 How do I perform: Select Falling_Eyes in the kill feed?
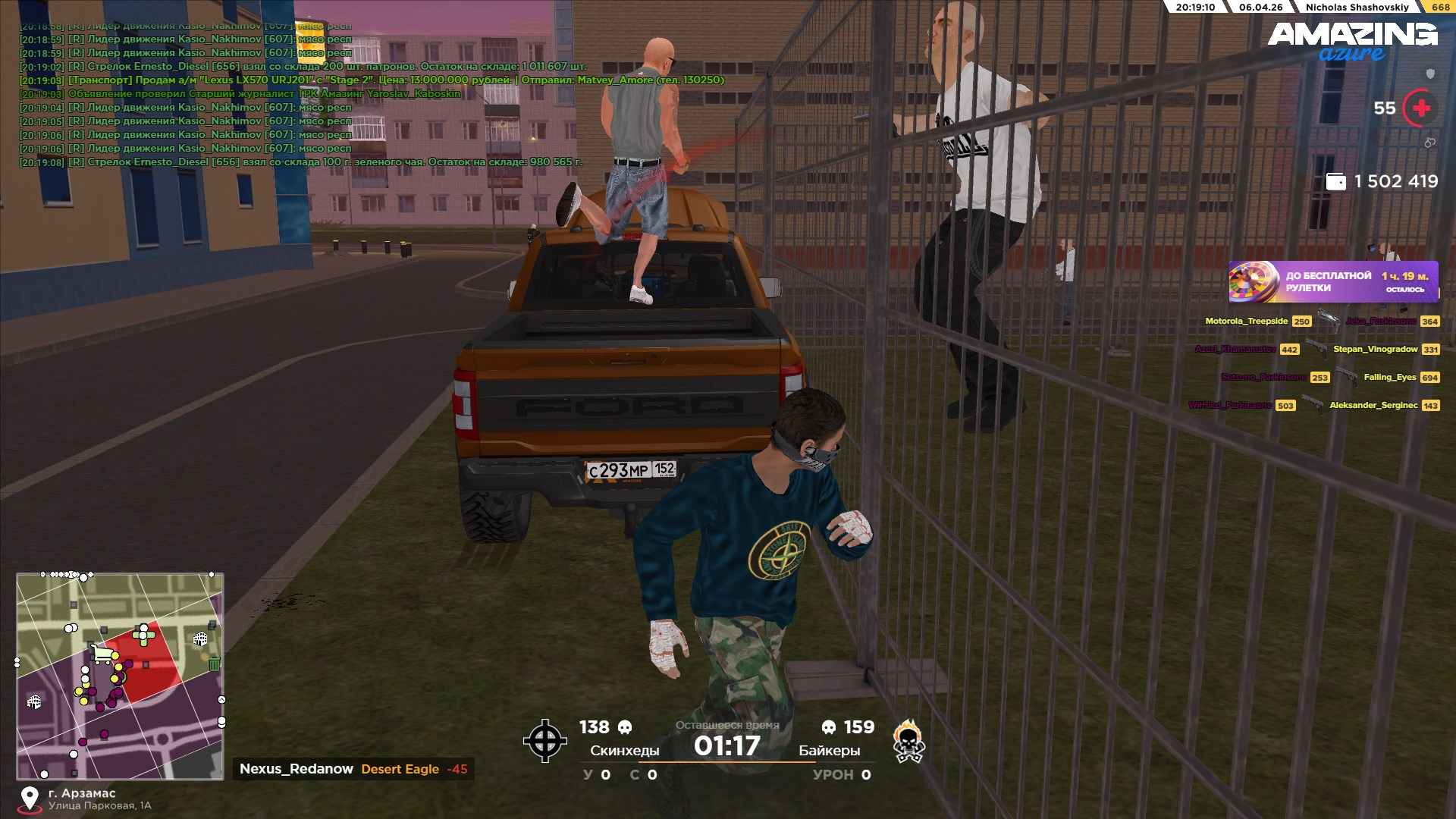[x=1389, y=378]
